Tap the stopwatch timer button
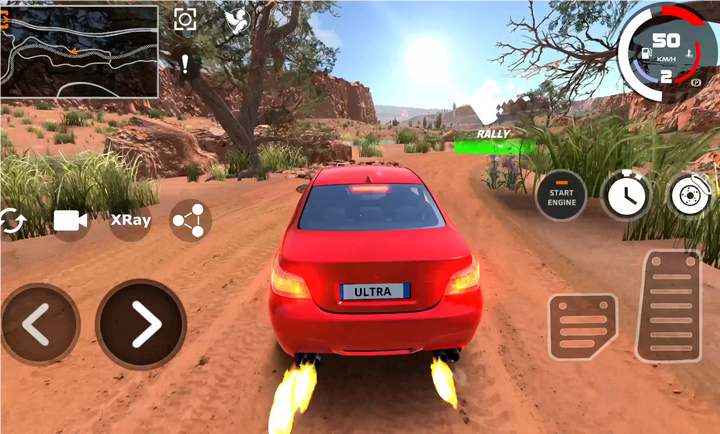The width and height of the screenshot is (720, 434). tap(626, 196)
